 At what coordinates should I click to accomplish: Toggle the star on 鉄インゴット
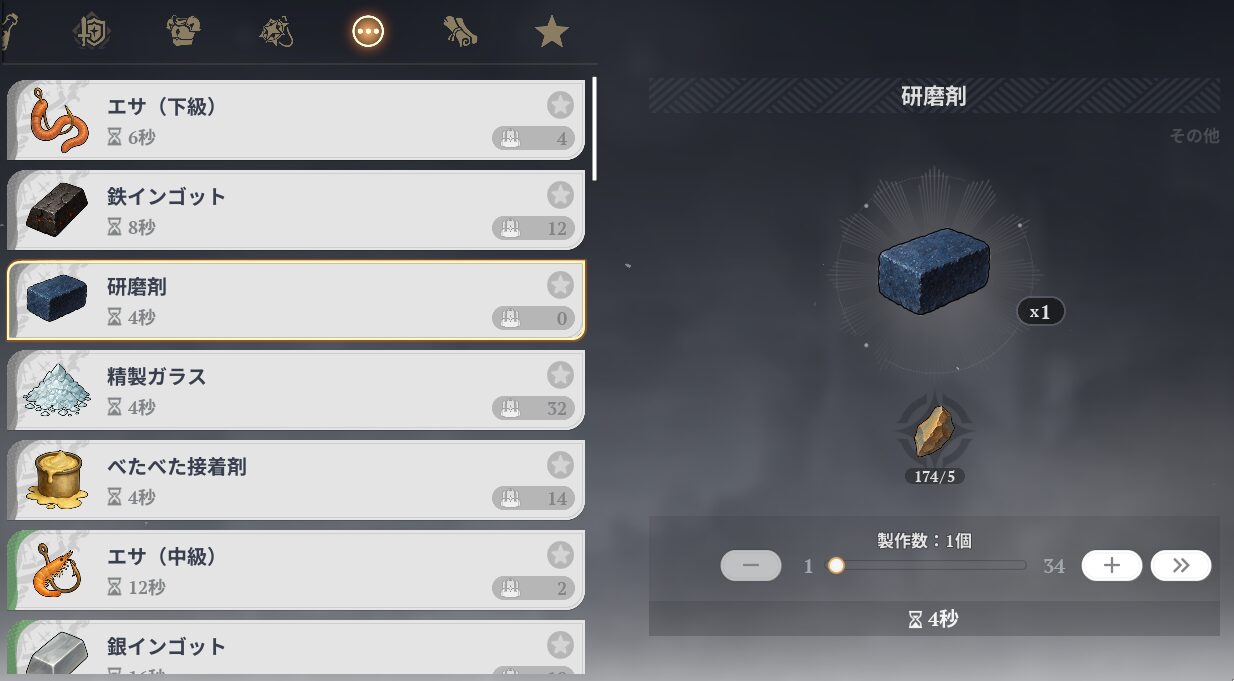[560, 195]
